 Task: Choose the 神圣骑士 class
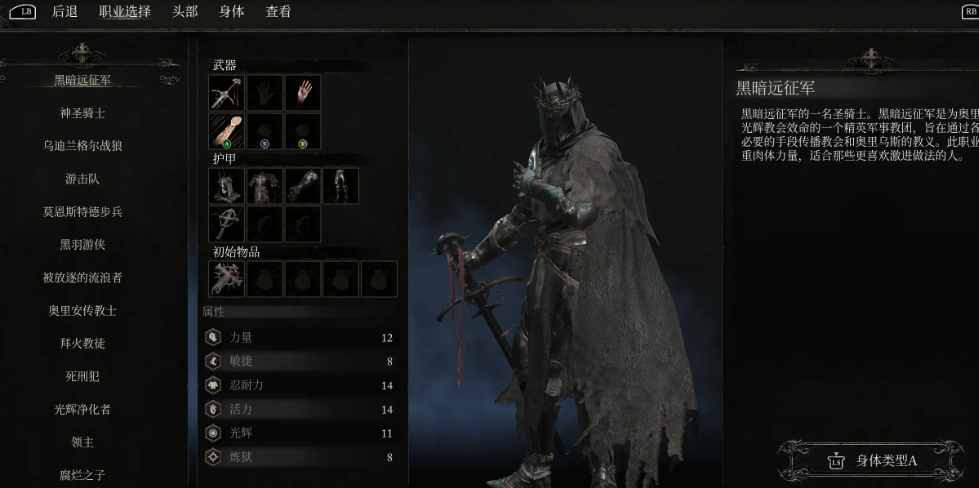(83, 113)
